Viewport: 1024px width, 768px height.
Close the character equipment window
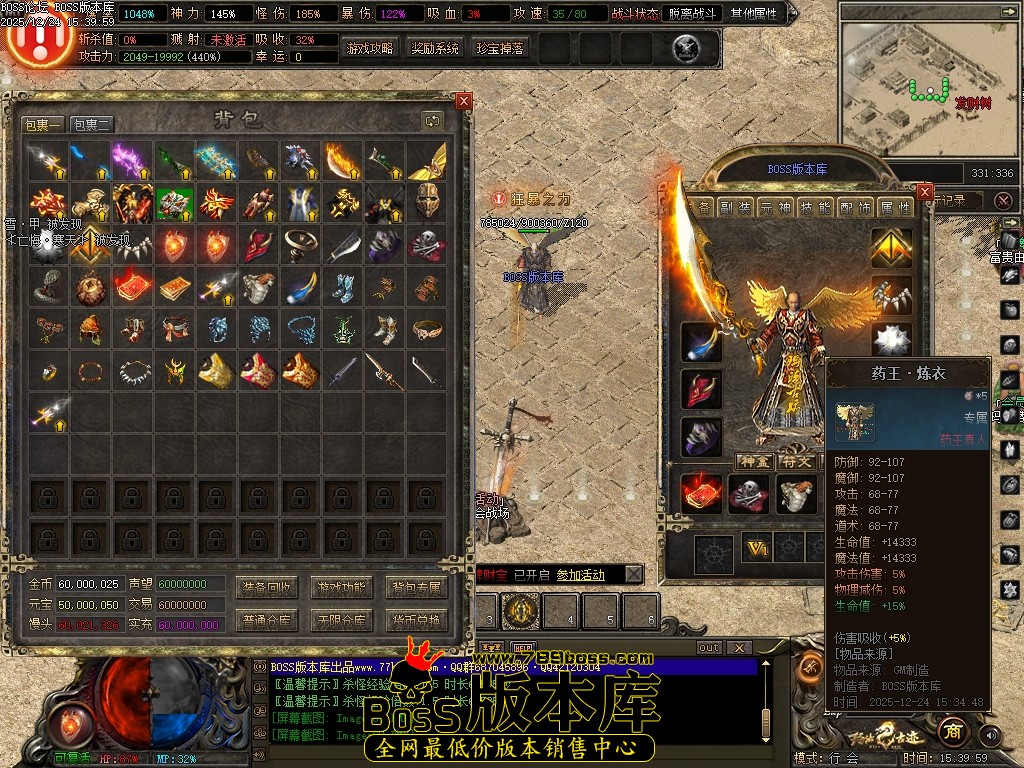click(x=924, y=191)
